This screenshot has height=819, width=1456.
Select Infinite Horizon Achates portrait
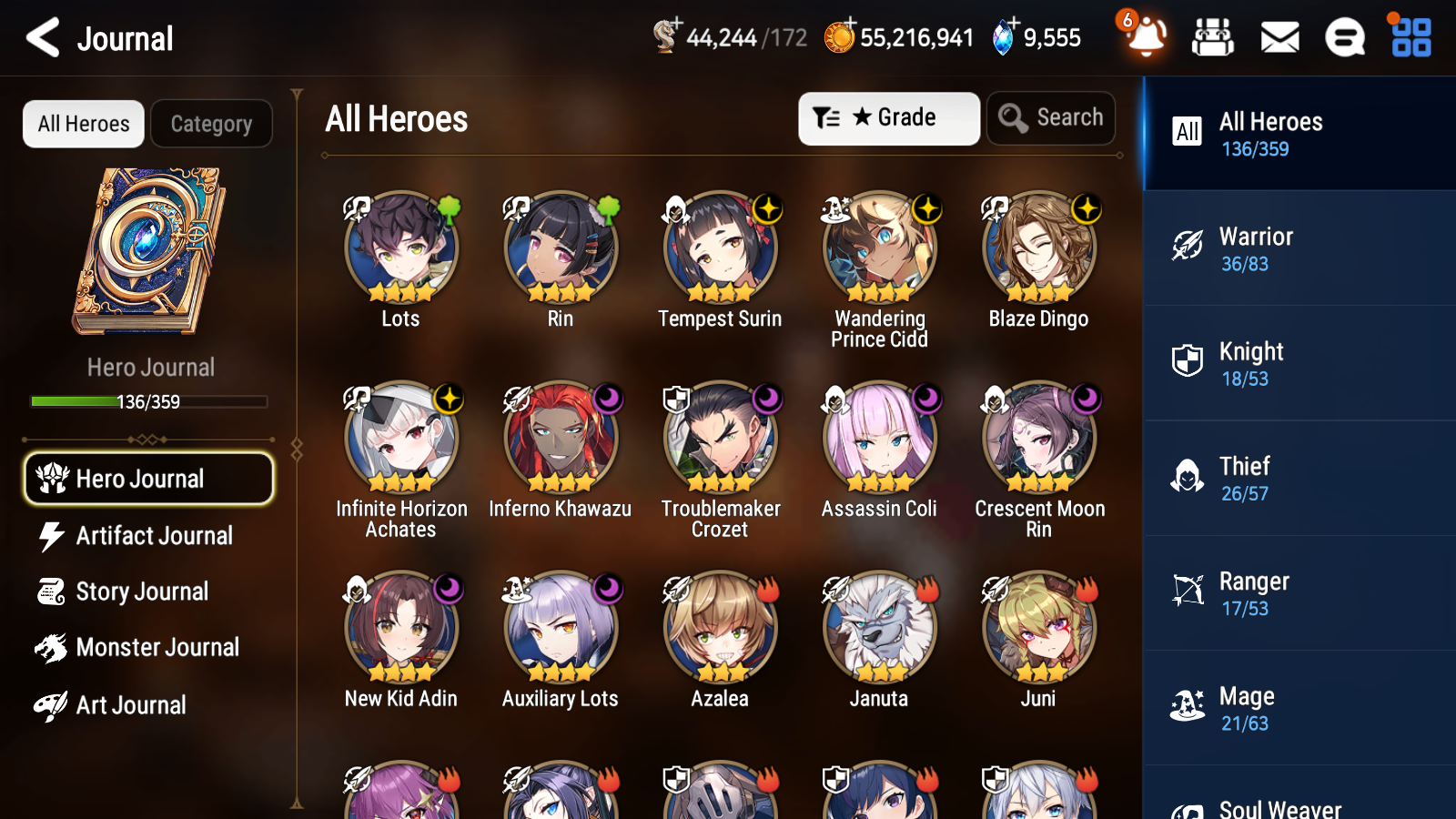(400, 435)
